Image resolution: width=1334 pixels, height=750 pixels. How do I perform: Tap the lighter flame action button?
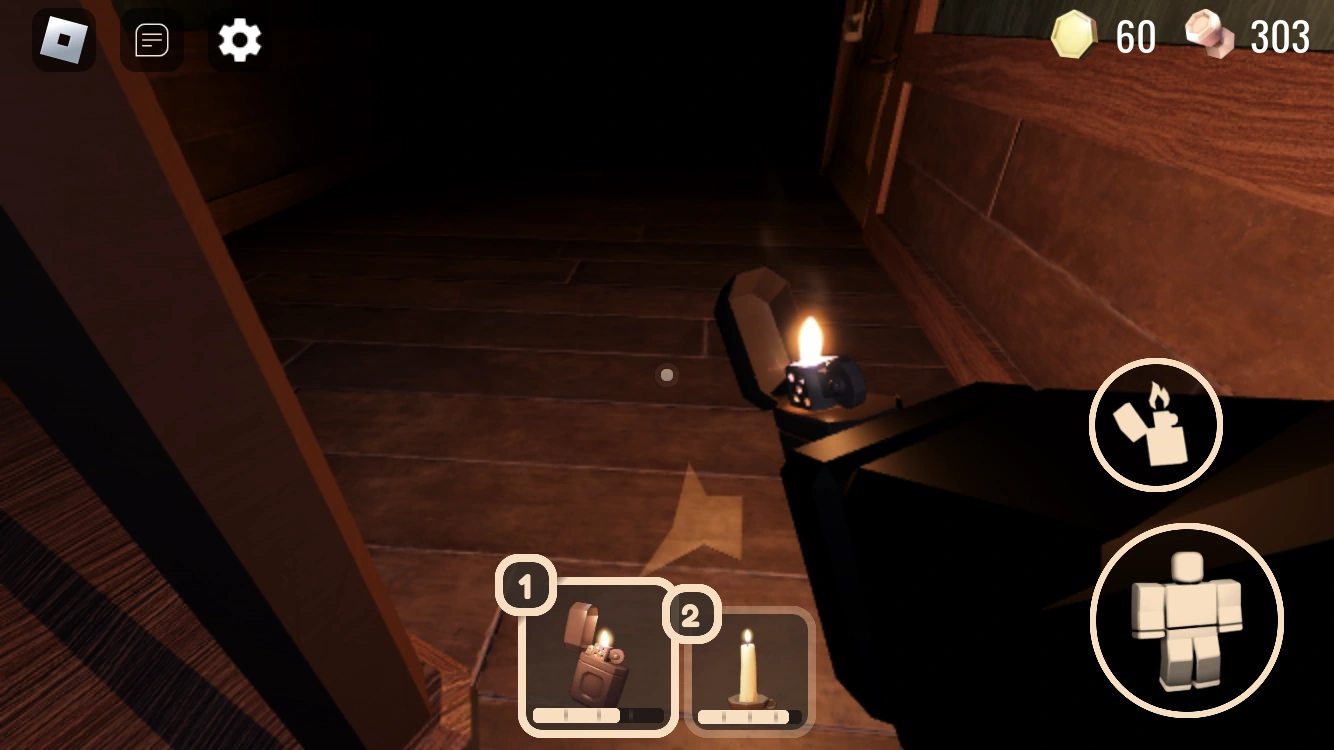click(x=1155, y=425)
